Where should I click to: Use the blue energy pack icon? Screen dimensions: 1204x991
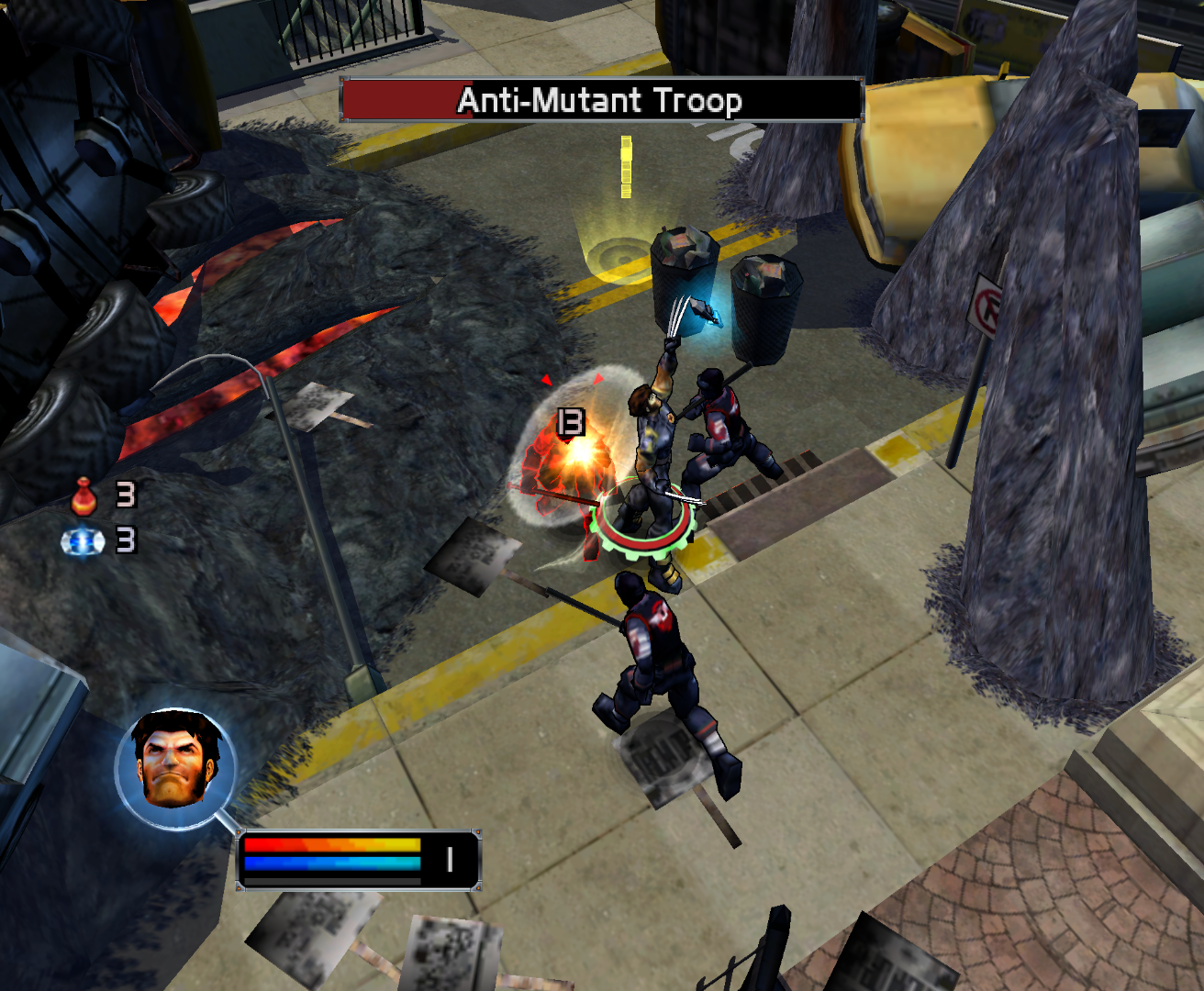pos(83,542)
